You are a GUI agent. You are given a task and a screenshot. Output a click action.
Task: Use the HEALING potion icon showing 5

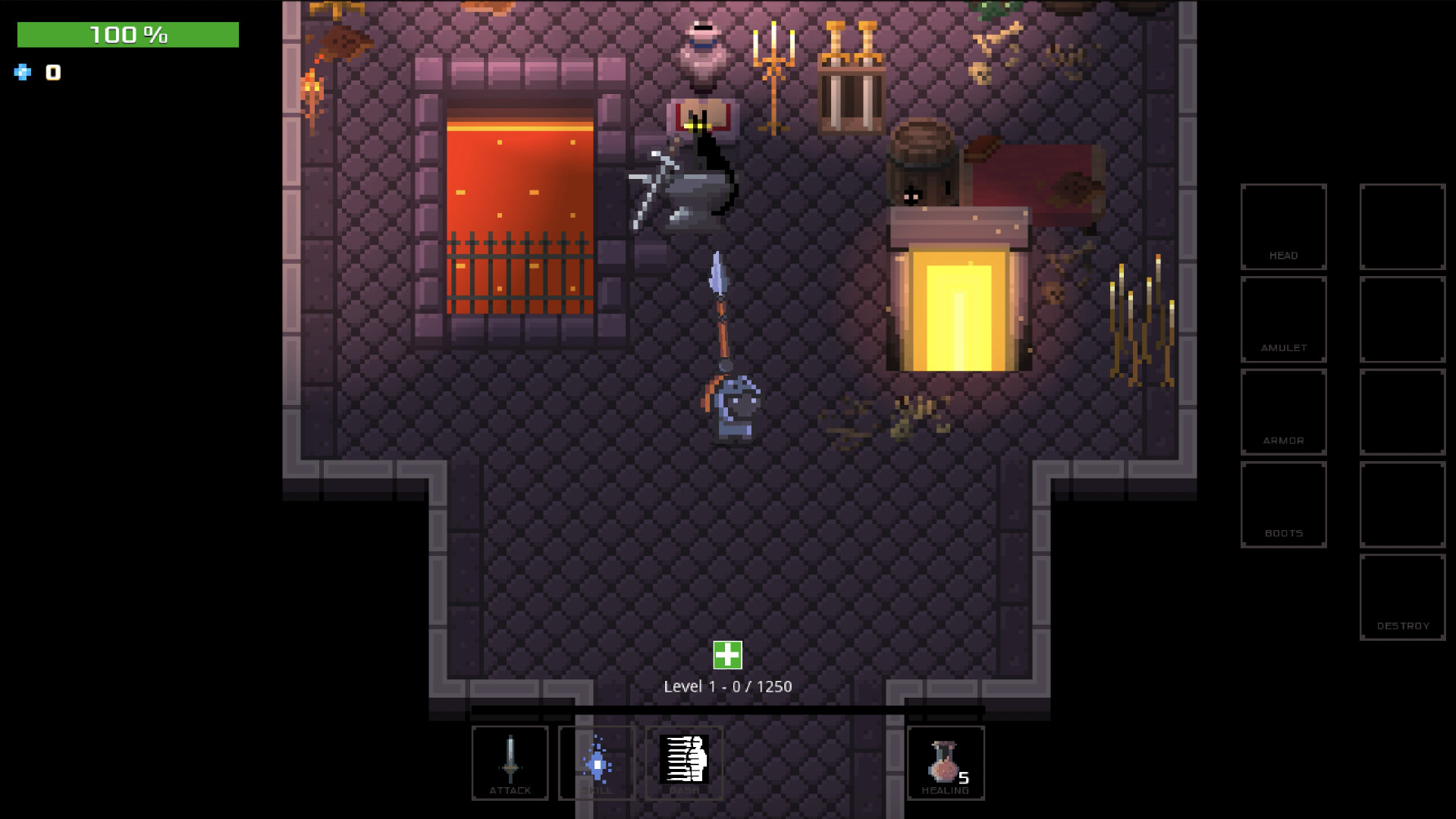click(946, 762)
